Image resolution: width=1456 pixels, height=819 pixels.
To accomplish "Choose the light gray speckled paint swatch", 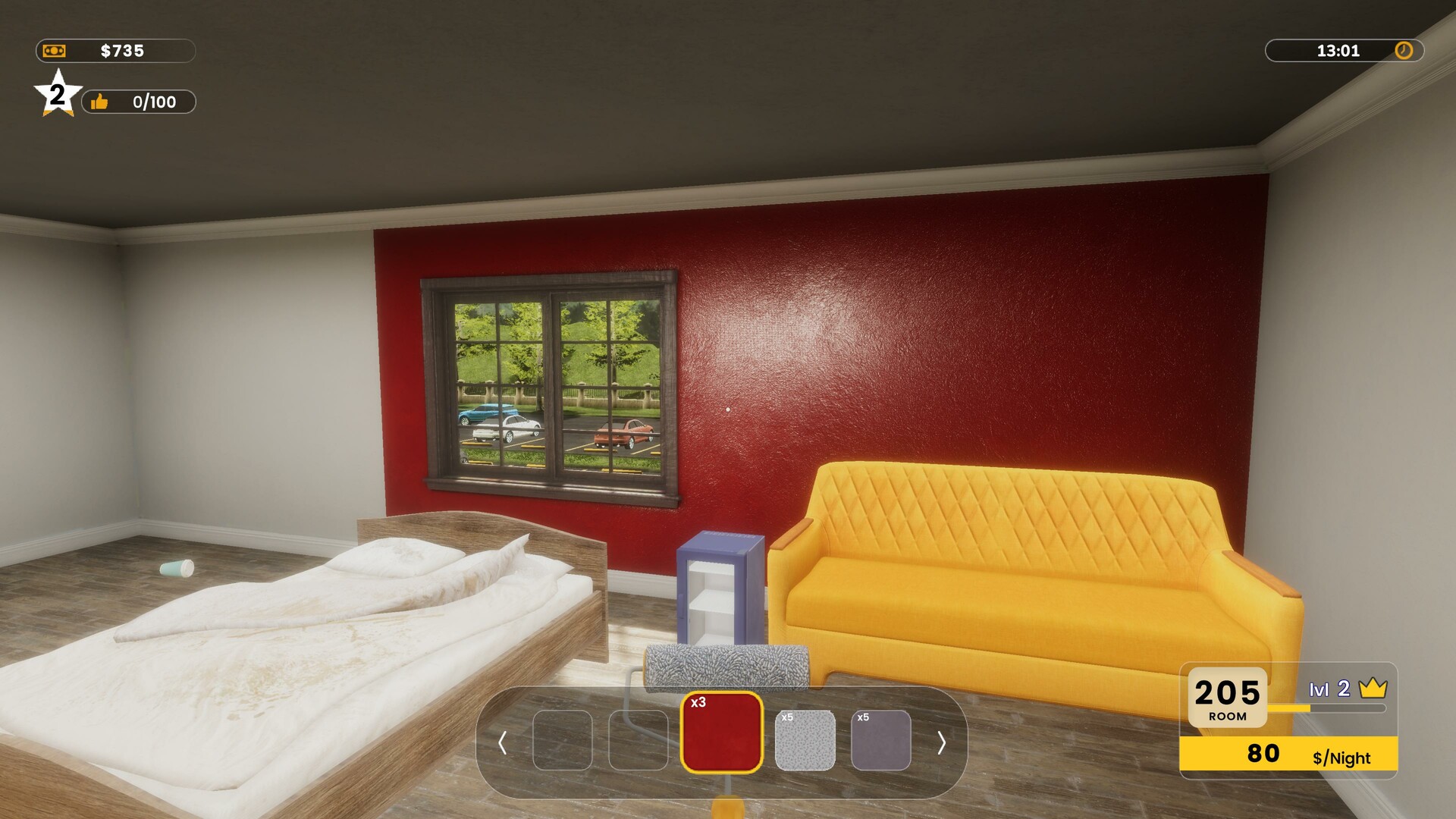I will [x=805, y=740].
